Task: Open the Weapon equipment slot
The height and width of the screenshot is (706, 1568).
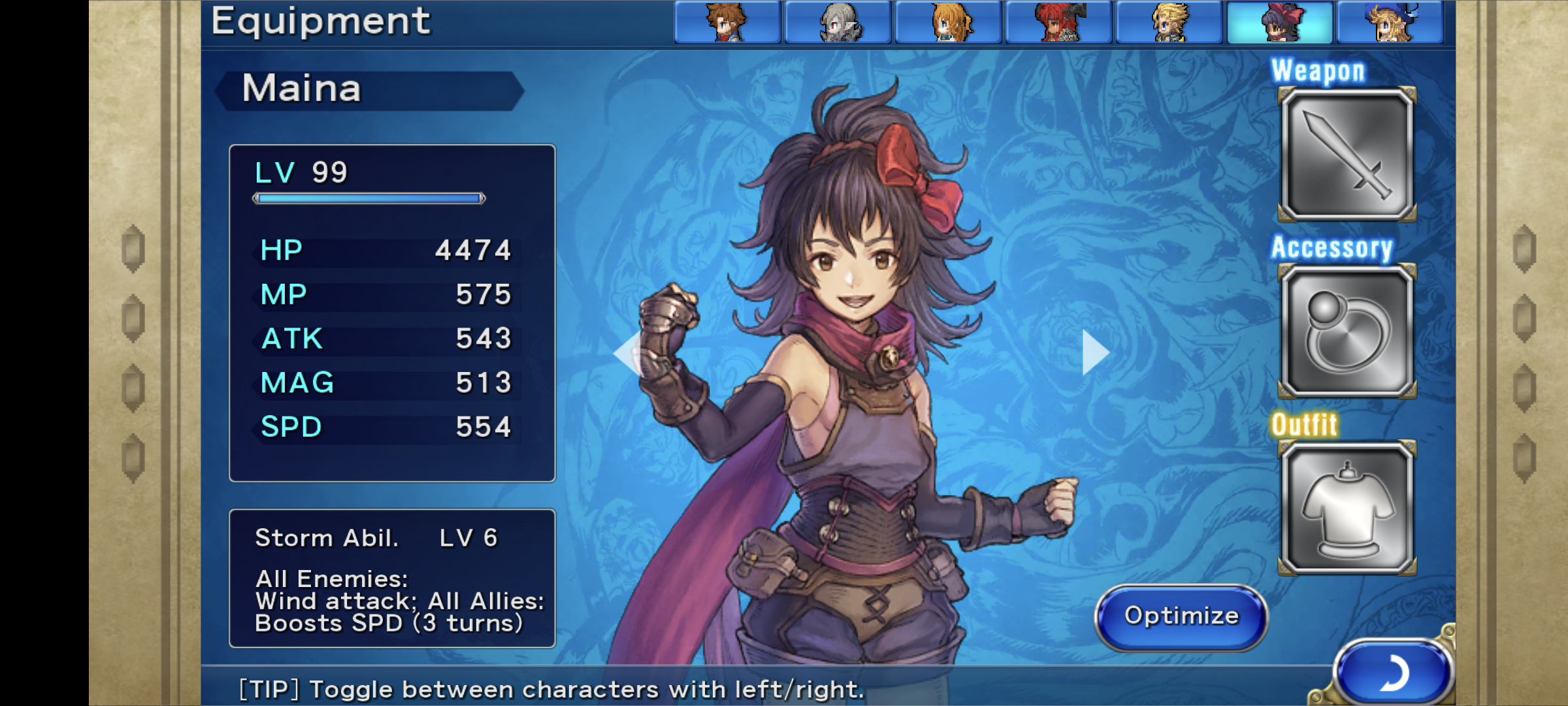Action: (1347, 155)
